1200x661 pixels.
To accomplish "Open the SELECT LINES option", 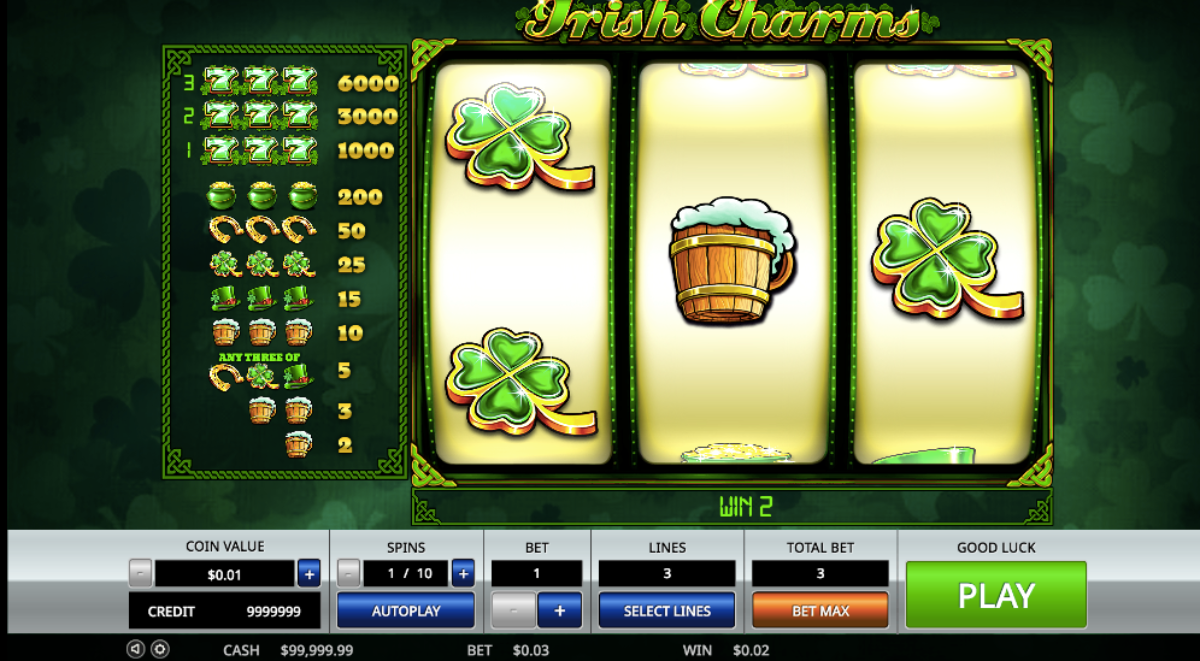I will point(667,610).
